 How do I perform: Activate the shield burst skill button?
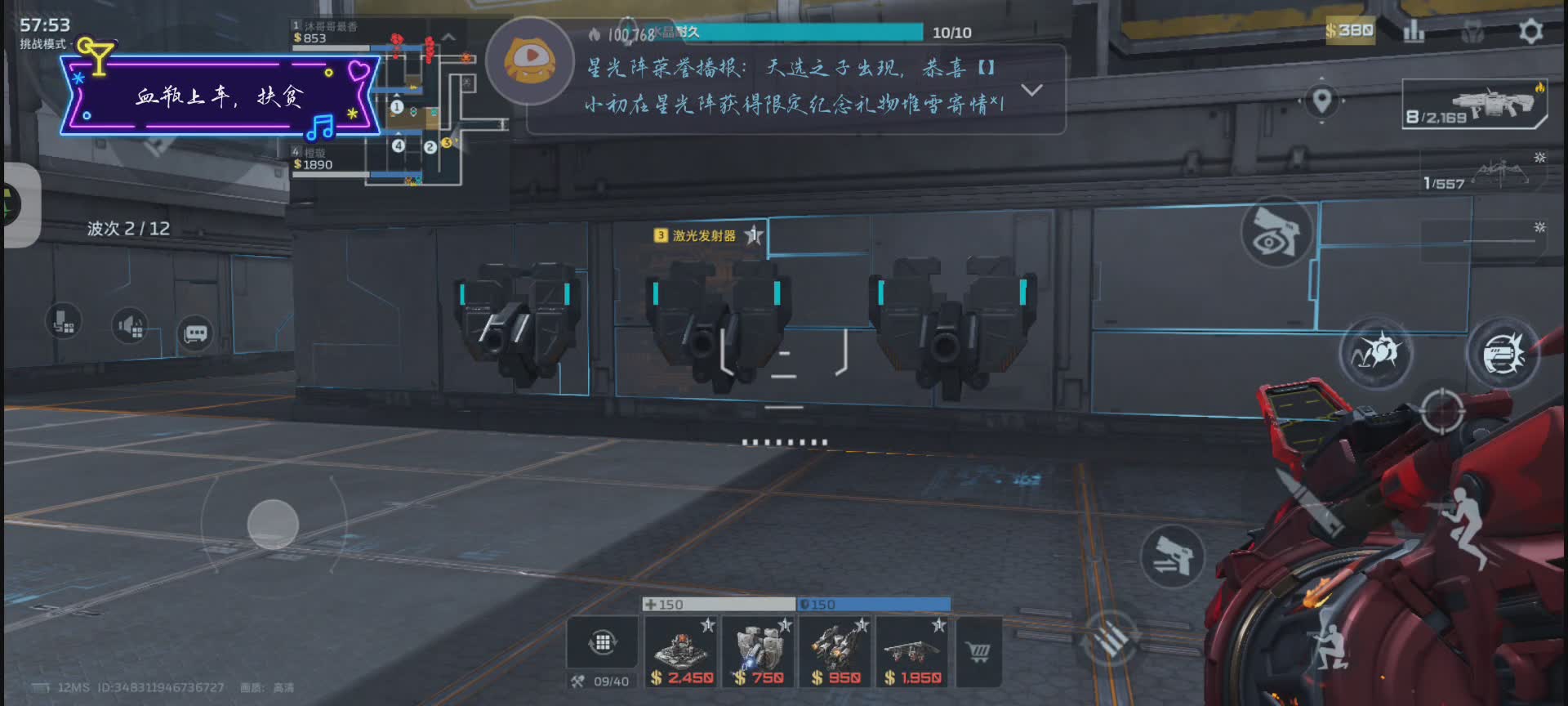click(x=1503, y=353)
